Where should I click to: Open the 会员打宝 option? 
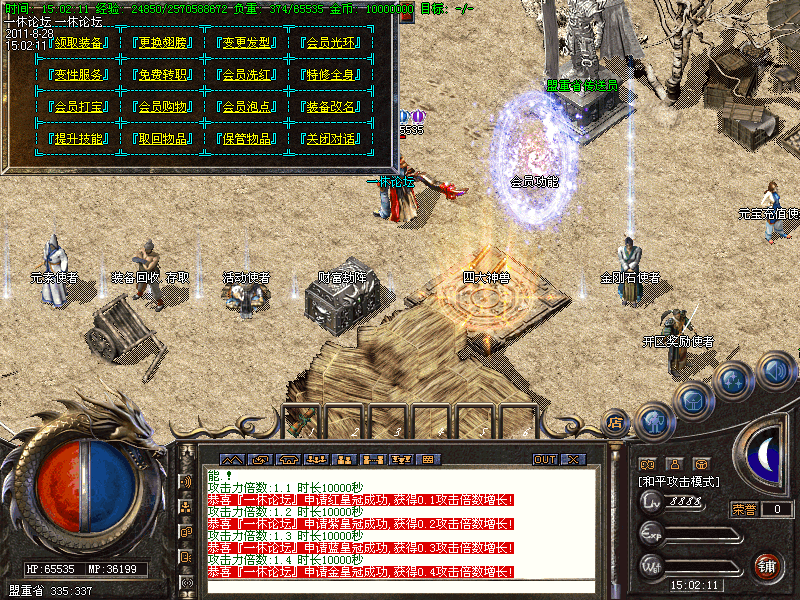point(79,107)
